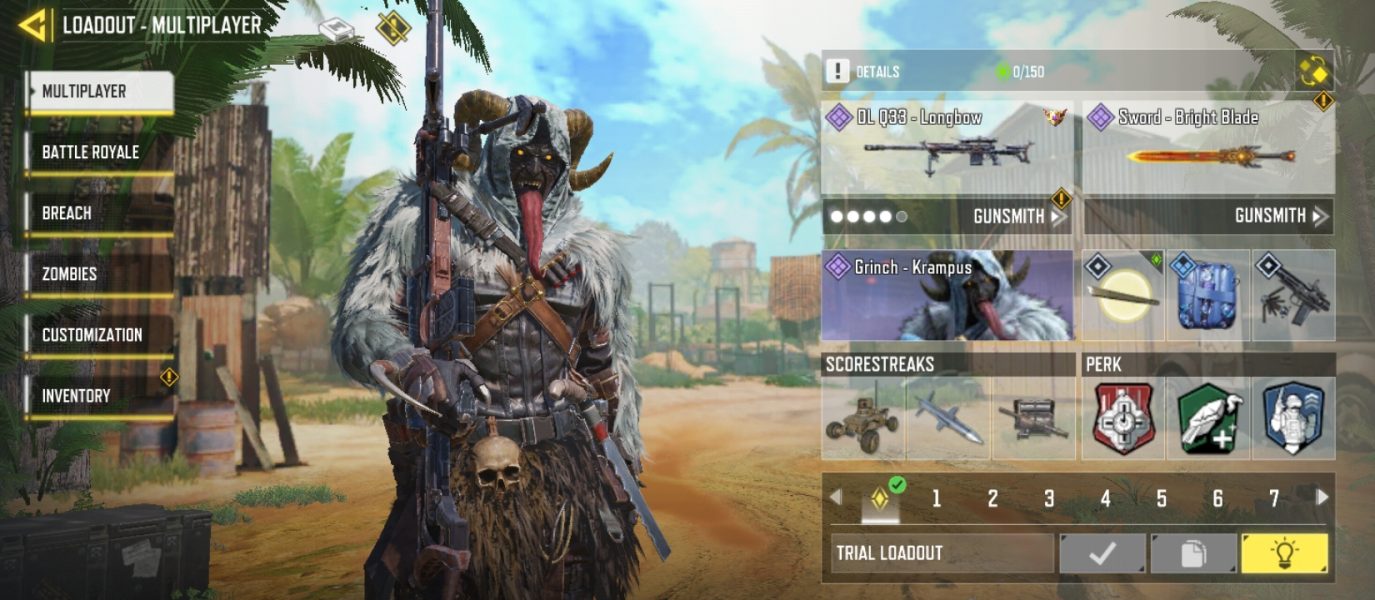Image resolution: width=1375 pixels, height=600 pixels.
Task: Select the Grinch Krampus operator card
Action: 947,296
